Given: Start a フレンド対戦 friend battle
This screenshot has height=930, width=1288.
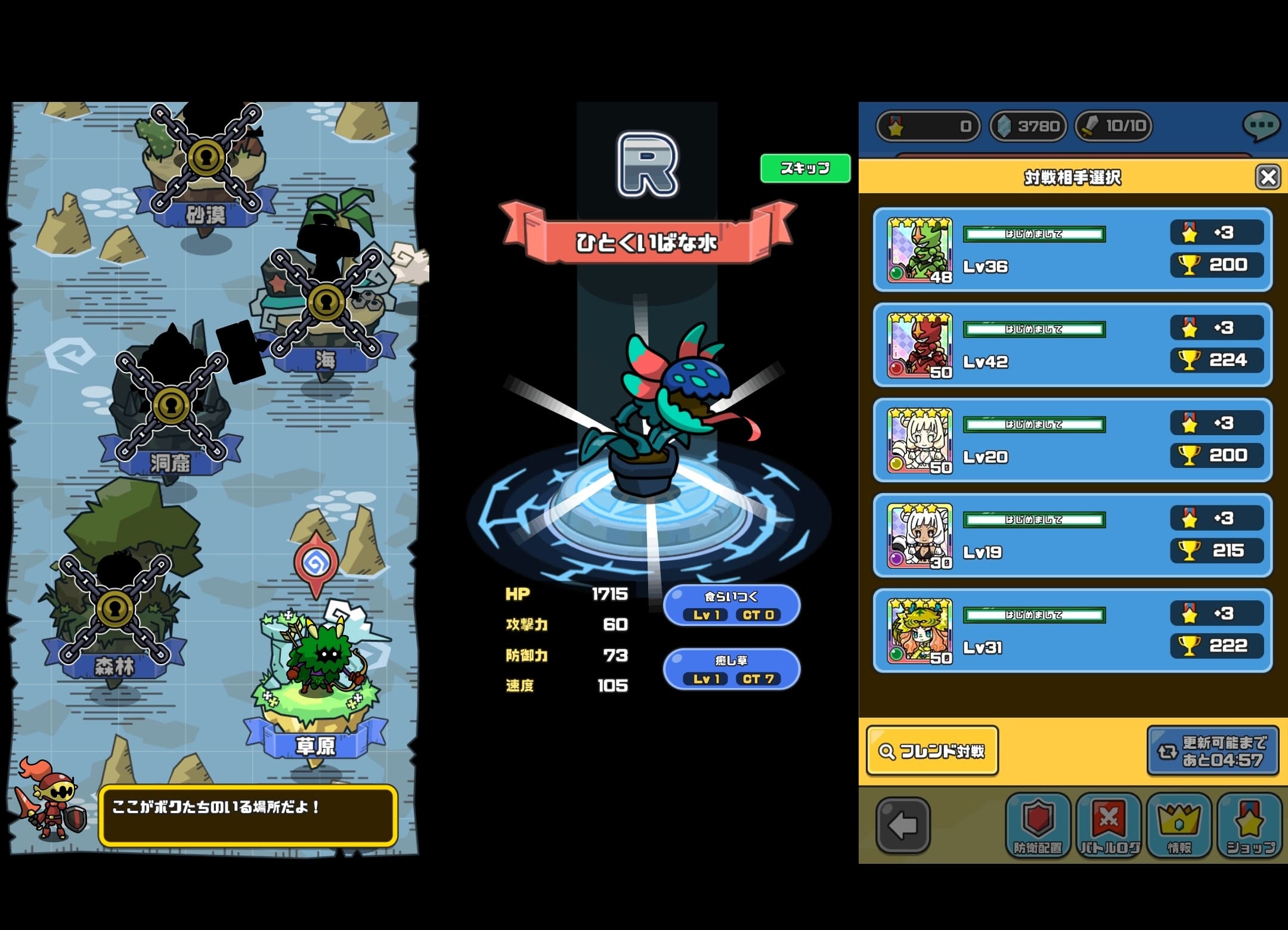Looking at the screenshot, I should pos(932,750).
